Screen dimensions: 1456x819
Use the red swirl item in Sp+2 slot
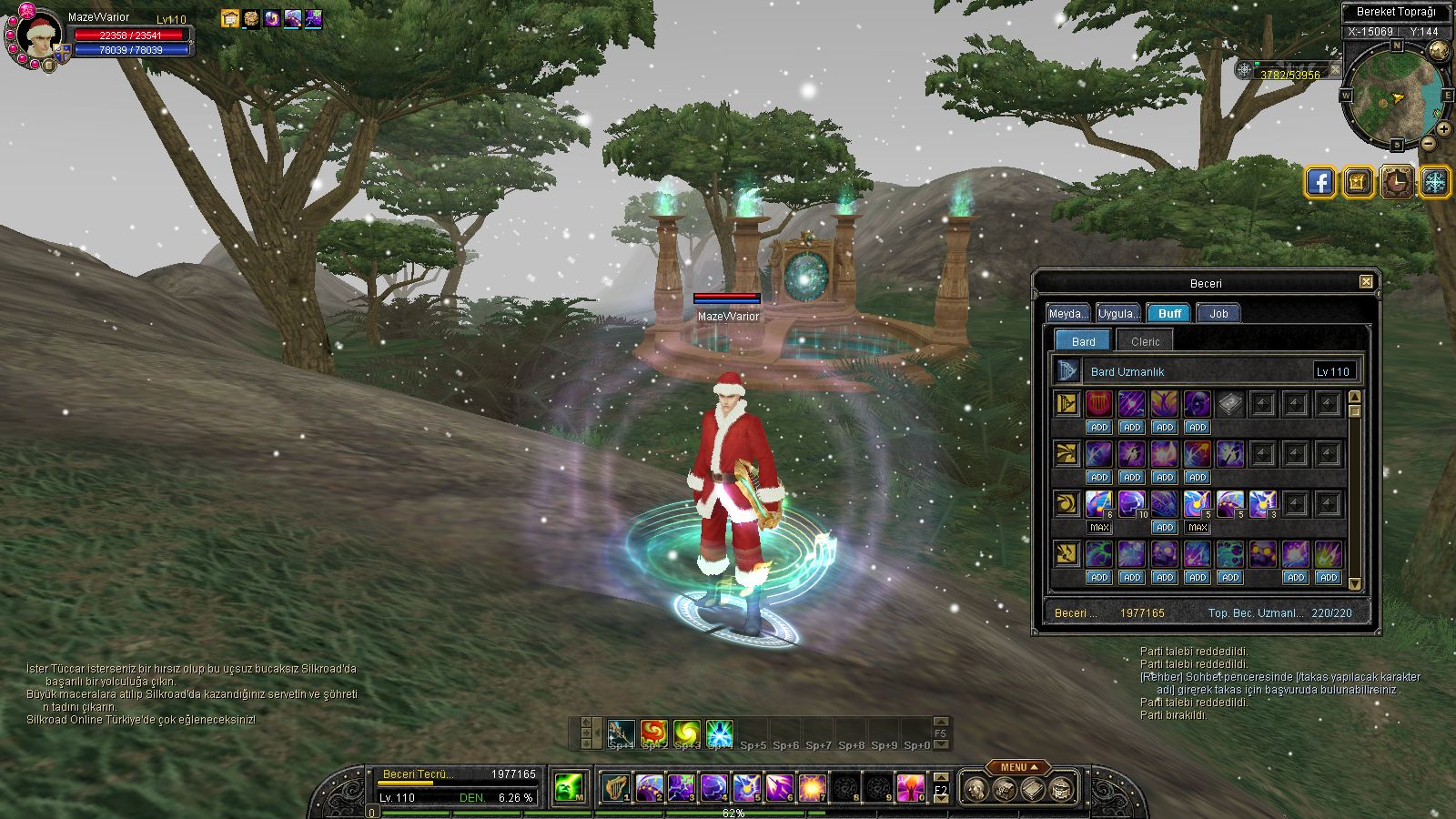653,732
